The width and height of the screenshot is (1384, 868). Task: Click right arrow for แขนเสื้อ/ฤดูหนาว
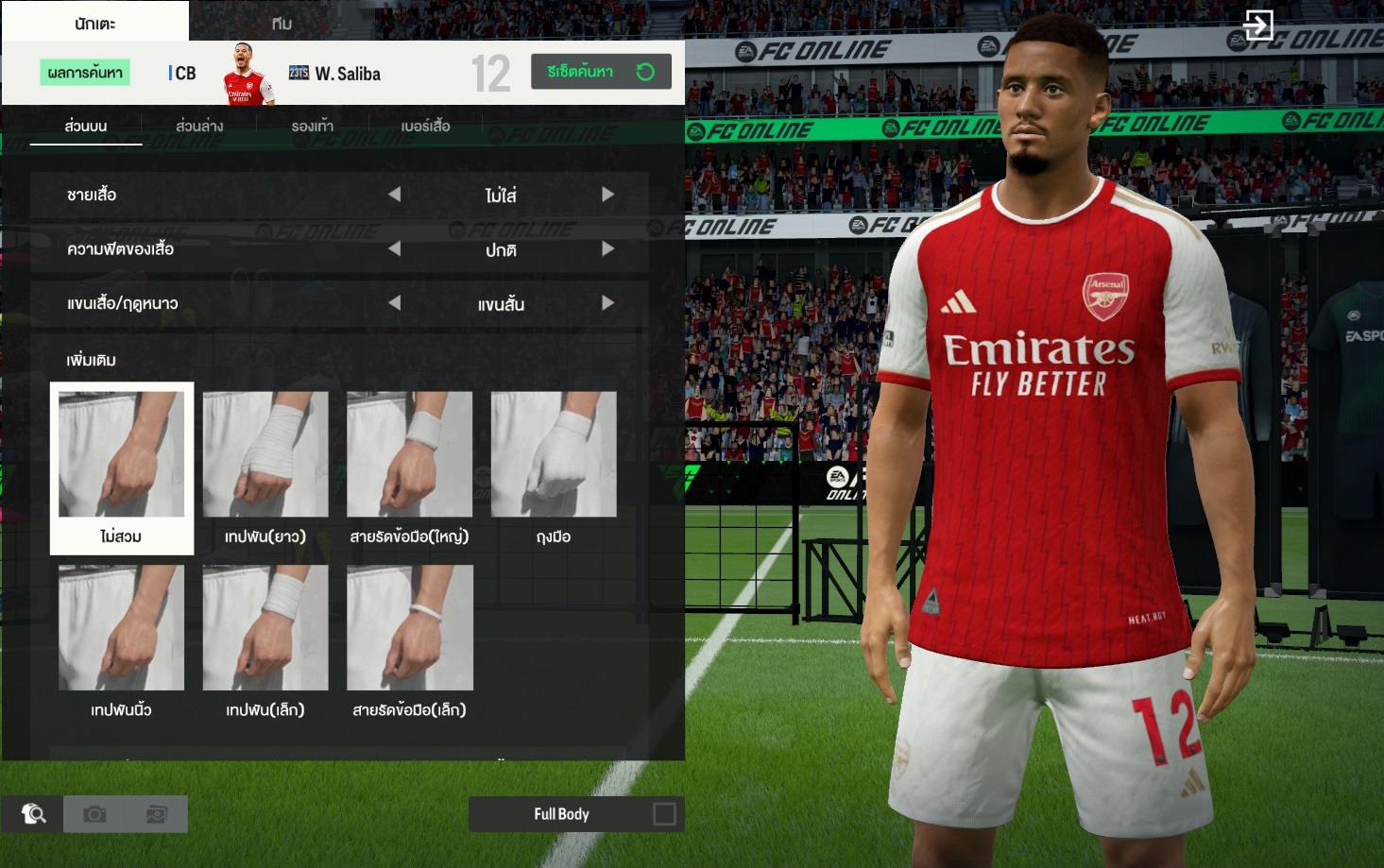coord(607,303)
